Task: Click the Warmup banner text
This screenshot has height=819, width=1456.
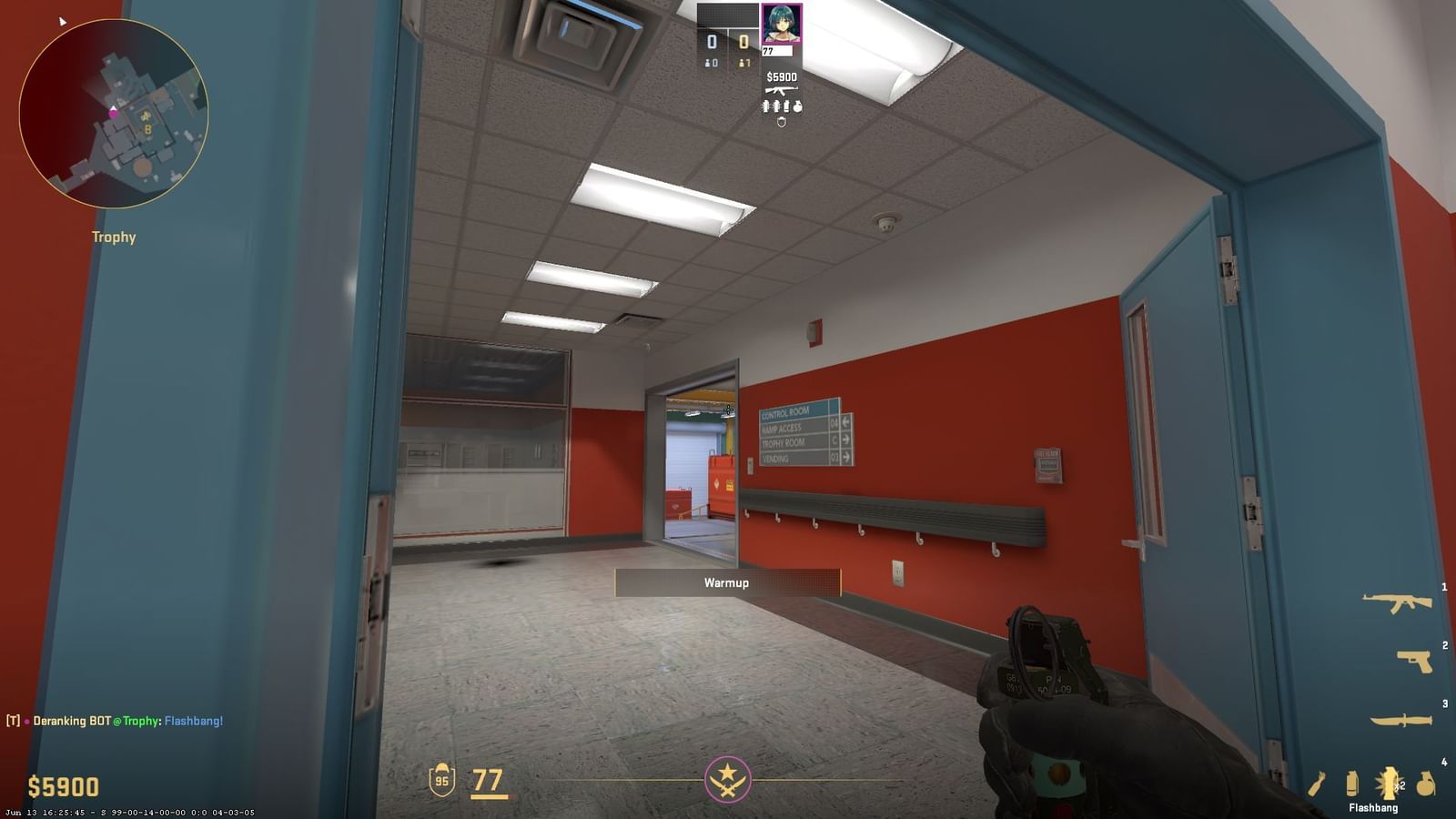Action: (x=727, y=582)
